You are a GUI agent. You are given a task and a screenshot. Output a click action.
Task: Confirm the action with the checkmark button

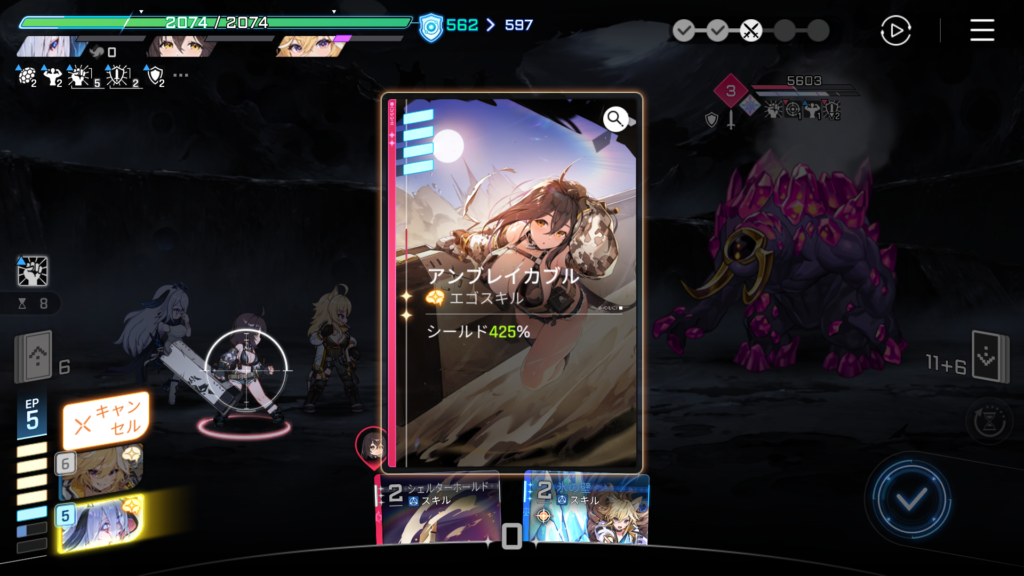tap(908, 499)
